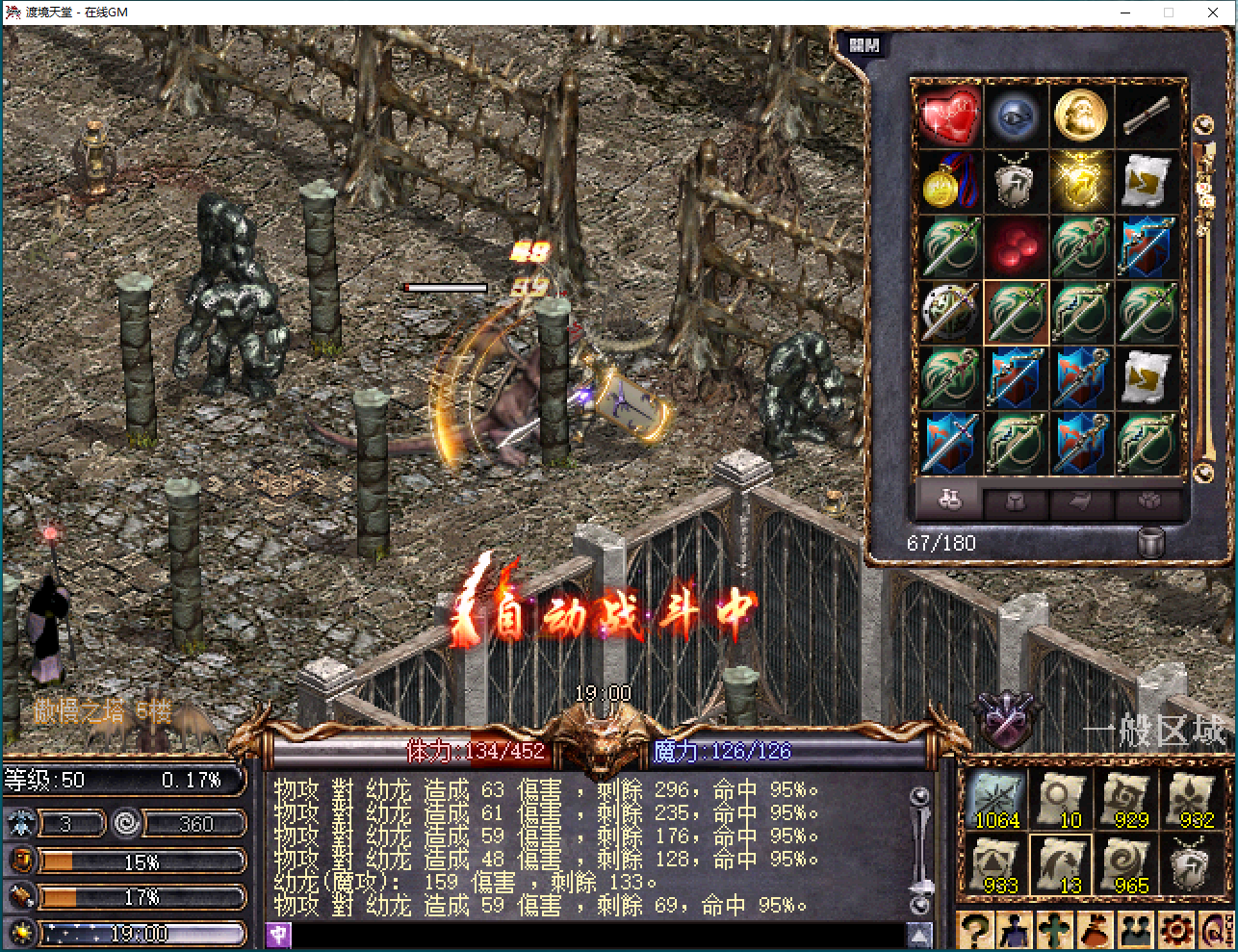
Task: Open help with the question mark button
Action: [975, 931]
